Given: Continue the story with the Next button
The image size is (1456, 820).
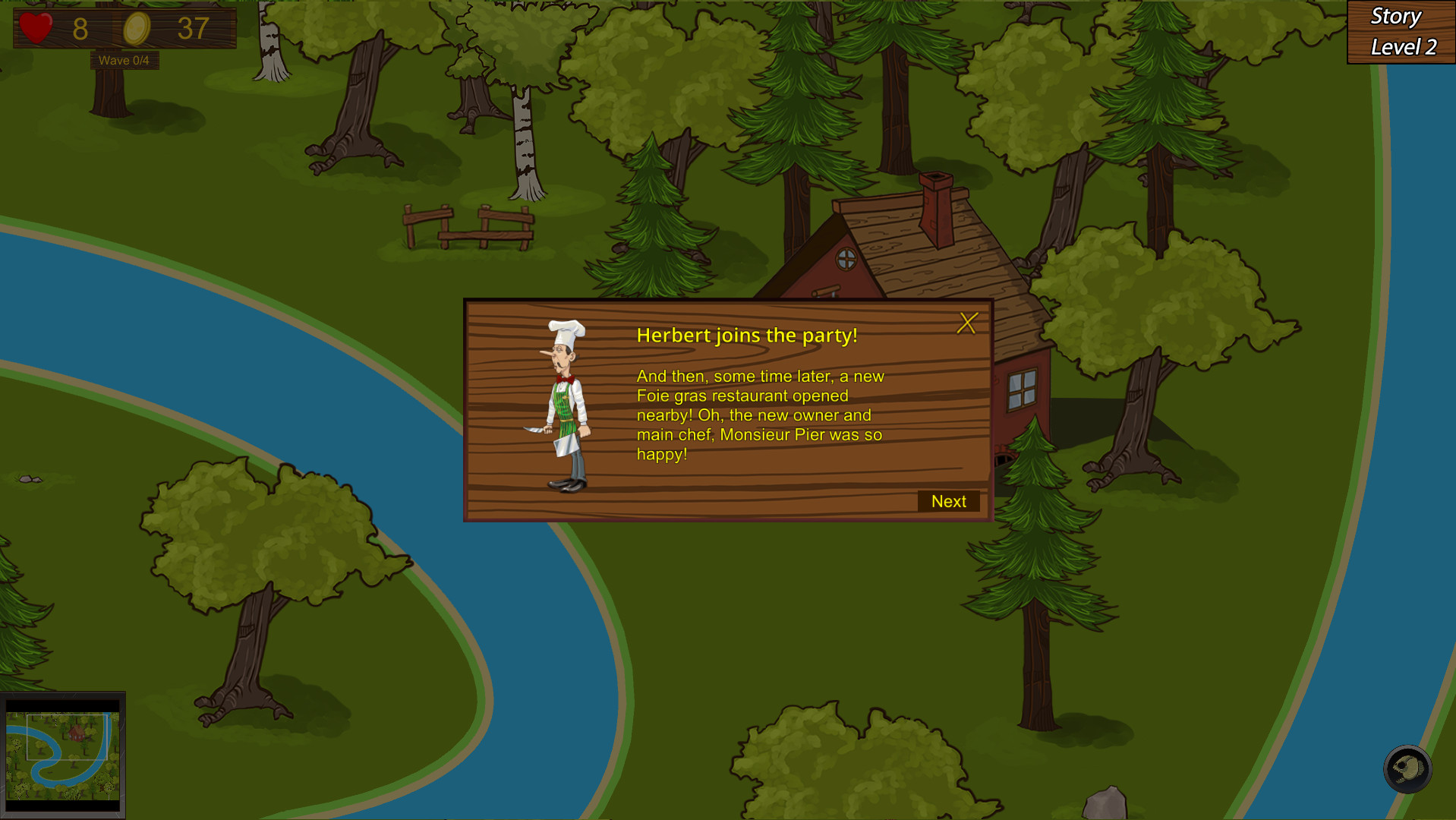Looking at the screenshot, I should (x=948, y=501).
